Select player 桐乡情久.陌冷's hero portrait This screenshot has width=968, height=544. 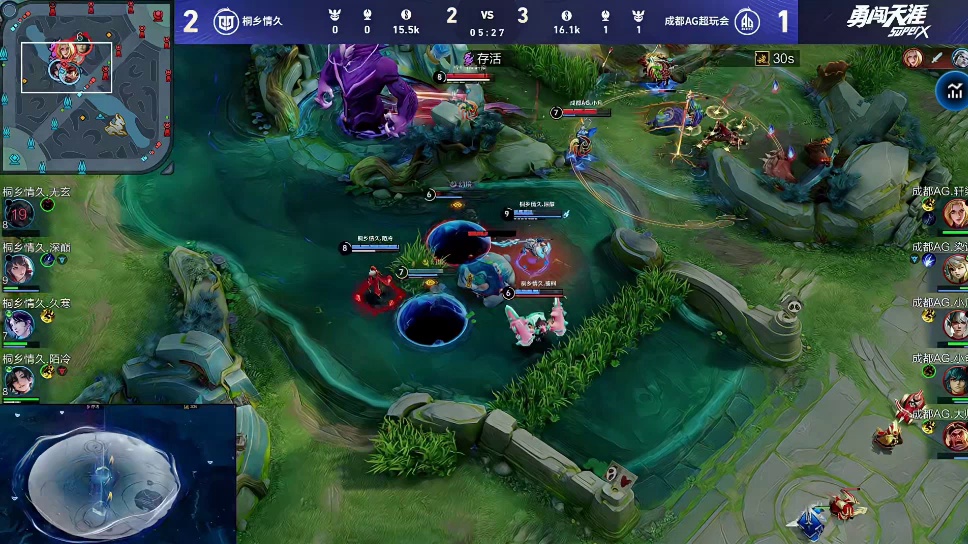[19, 379]
